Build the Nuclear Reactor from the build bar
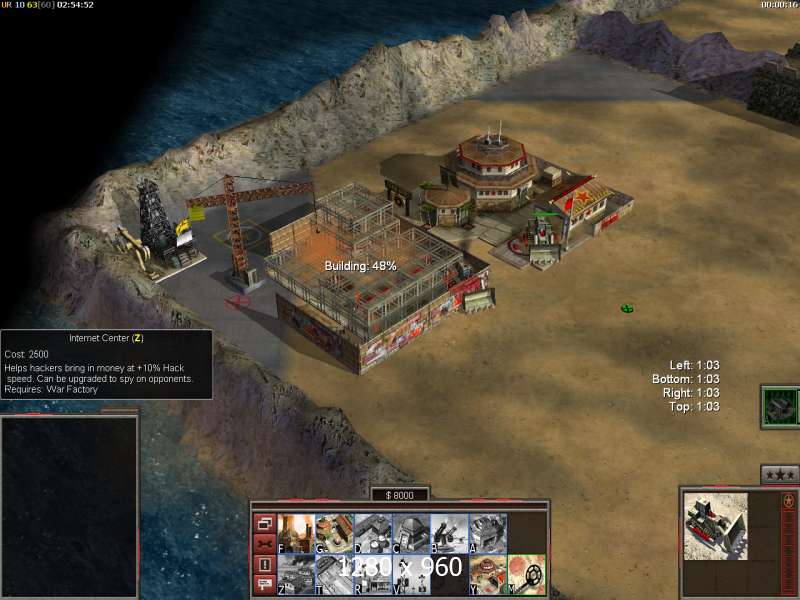This screenshot has width=800, height=600. point(296,533)
